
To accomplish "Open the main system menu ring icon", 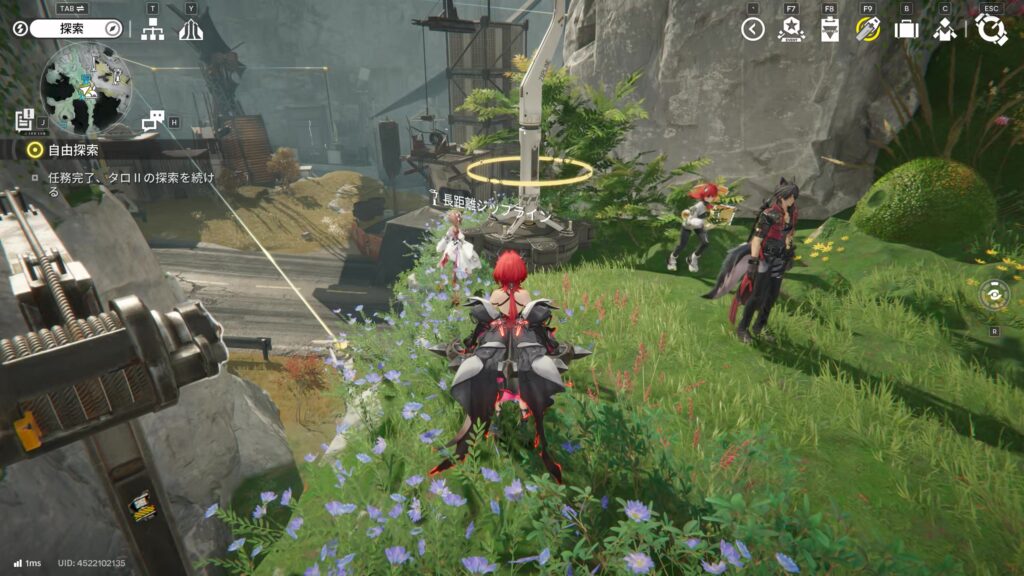I will tap(991, 29).
